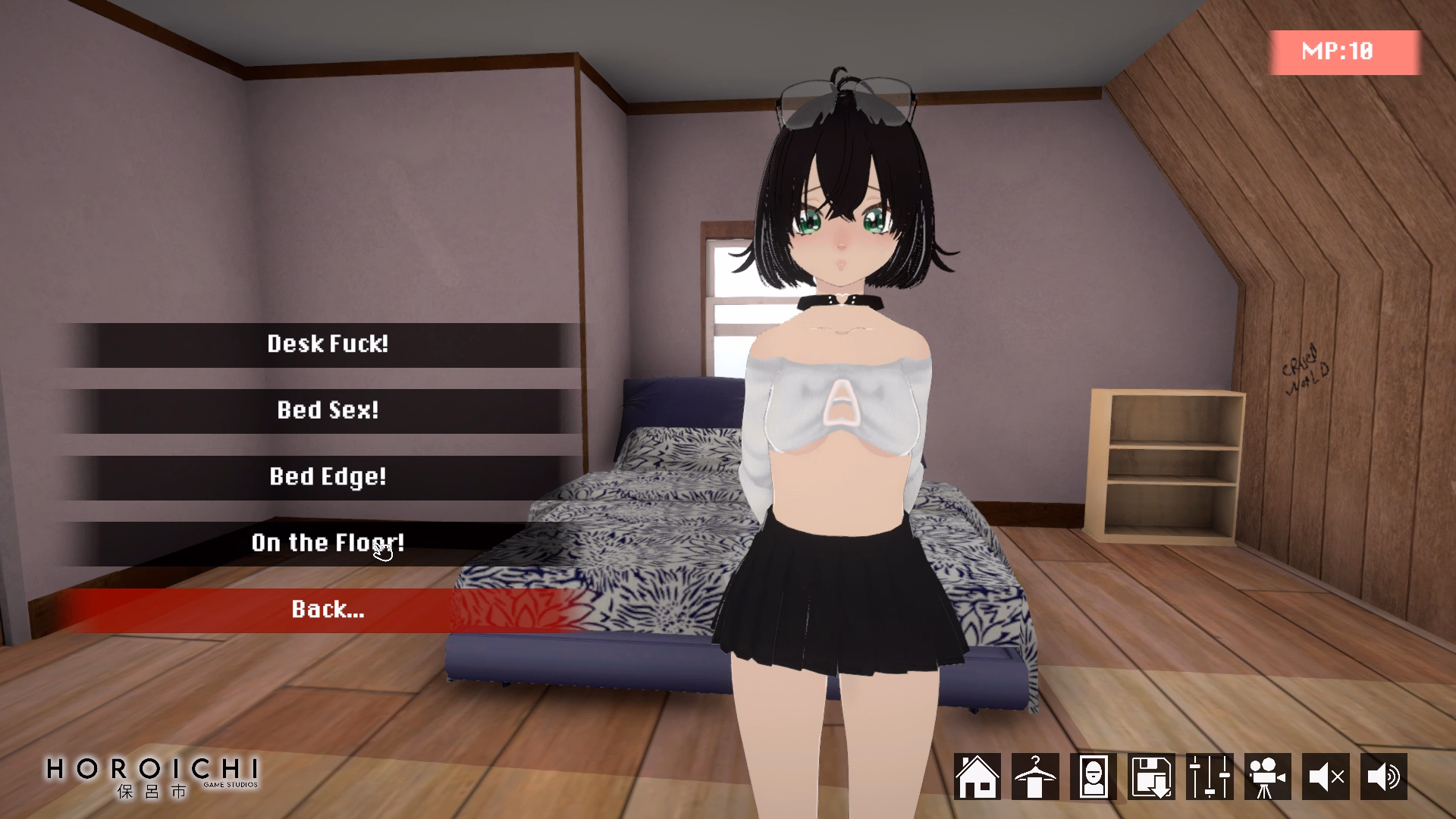Image resolution: width=1456 pixels, height=819 pixels.
Task: Open settings via the sliders icon
Action: pos(1210,777)
